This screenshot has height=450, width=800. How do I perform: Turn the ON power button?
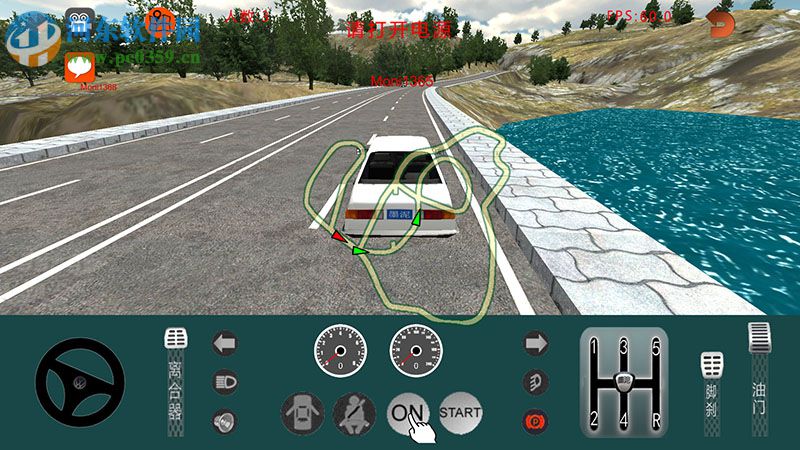pos(407,411)
